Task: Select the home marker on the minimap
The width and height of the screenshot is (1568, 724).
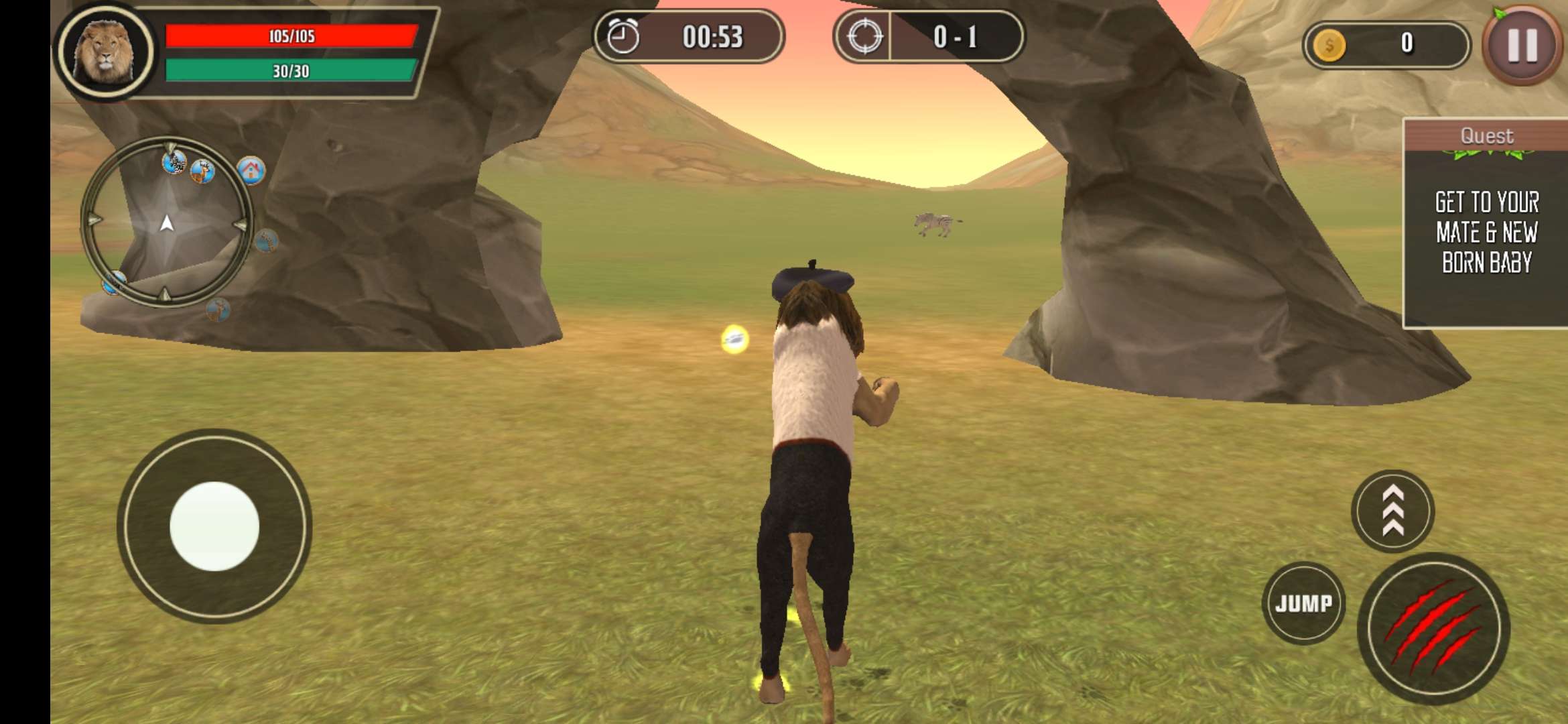Action: 251,170
